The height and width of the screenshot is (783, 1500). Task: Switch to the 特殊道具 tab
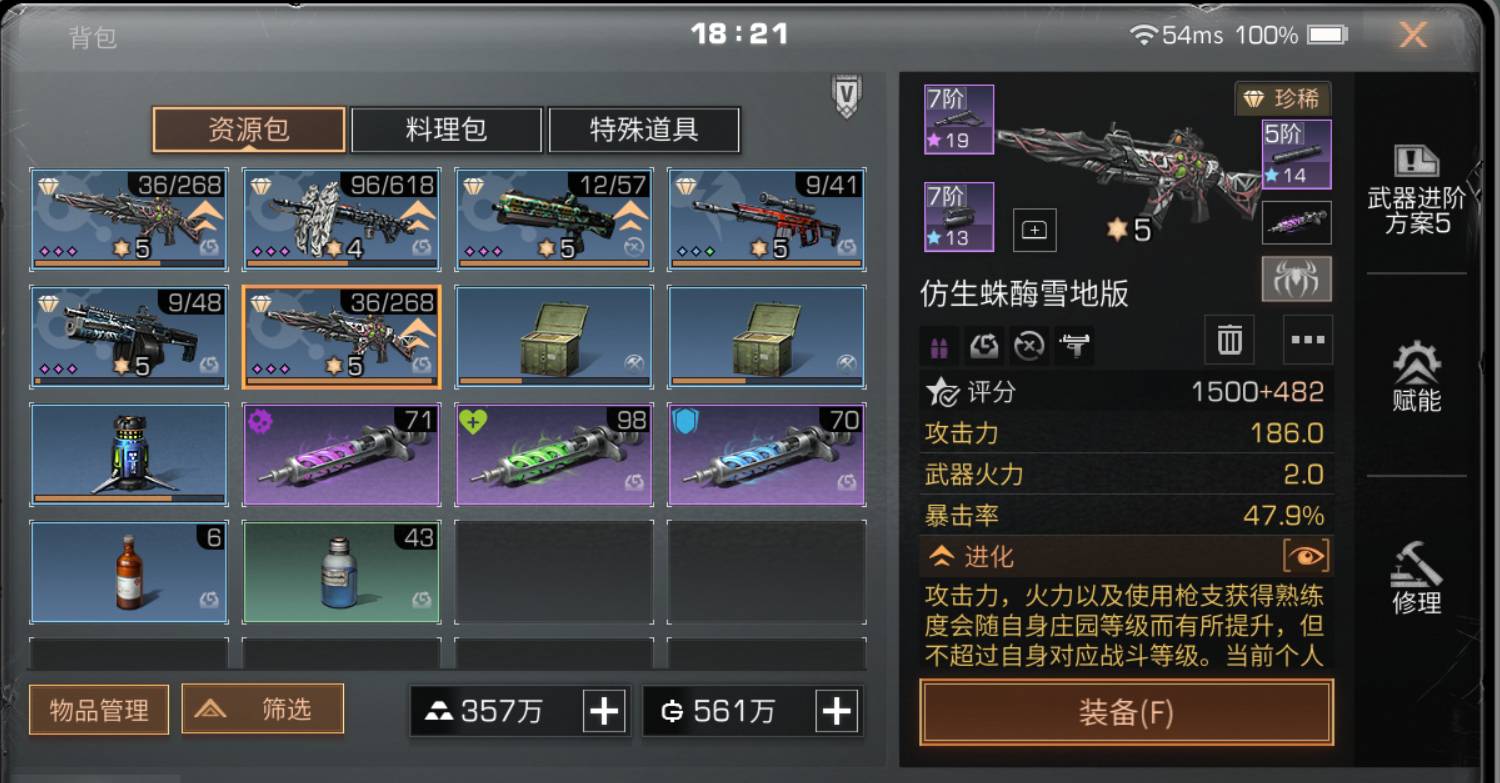click(x=645, y=130)
